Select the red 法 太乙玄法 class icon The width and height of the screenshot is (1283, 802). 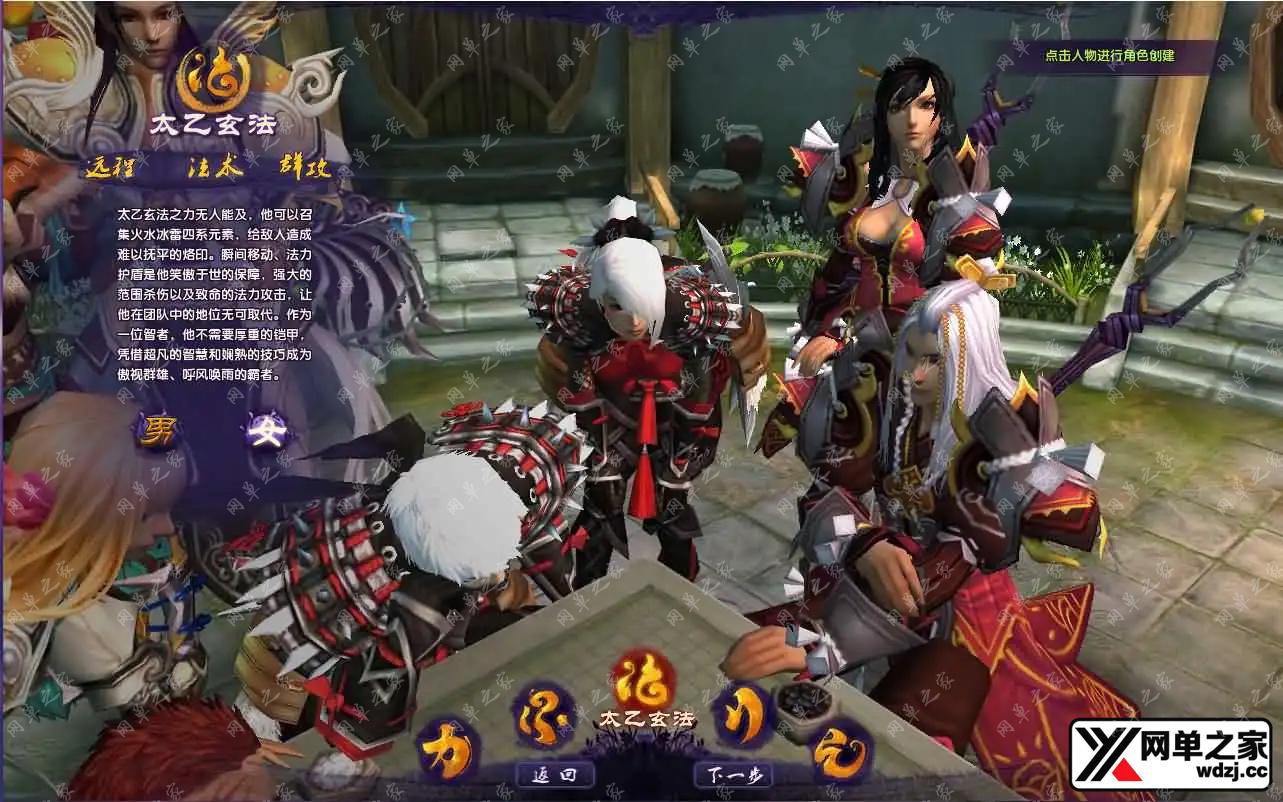(x=643, y=681)
